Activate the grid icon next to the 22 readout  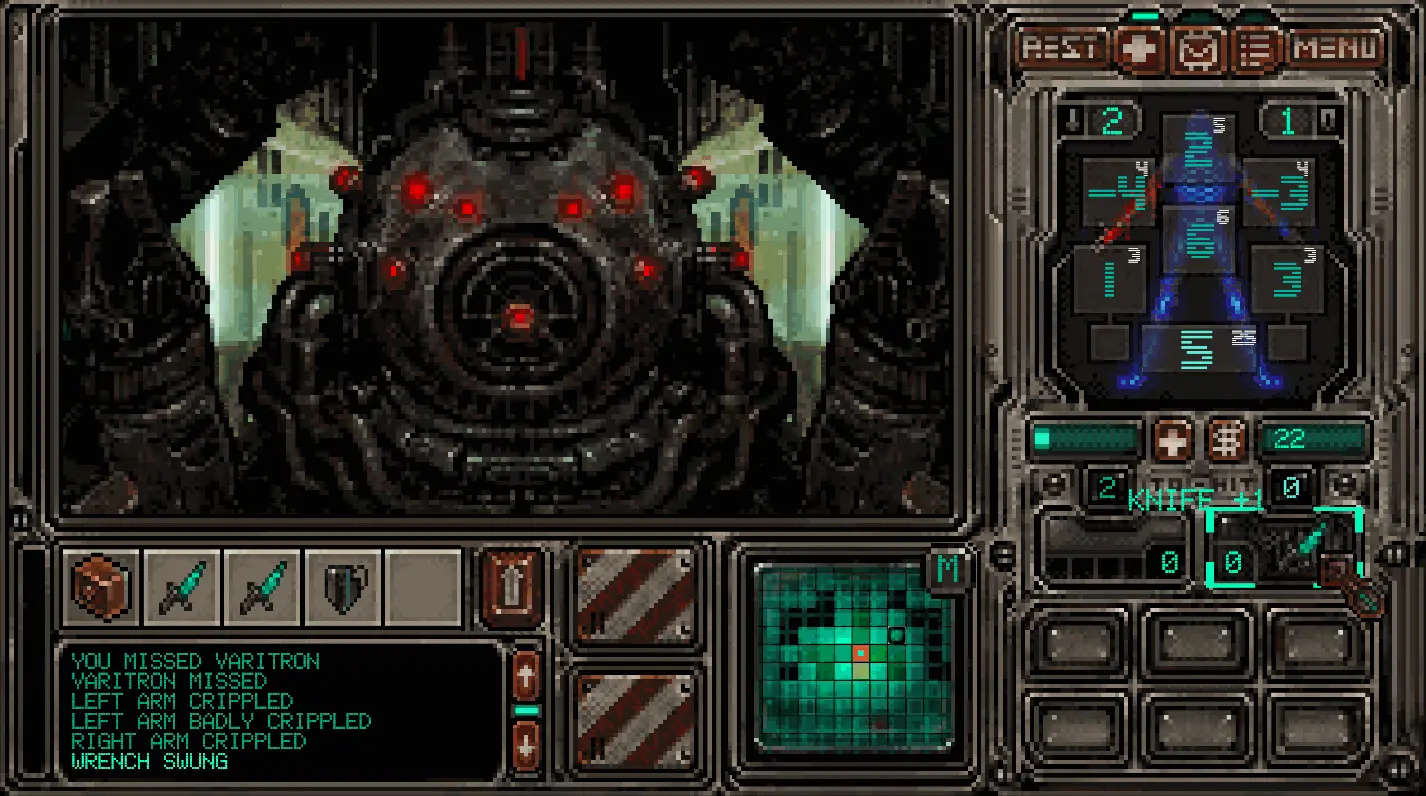(x=1227, y=439)
